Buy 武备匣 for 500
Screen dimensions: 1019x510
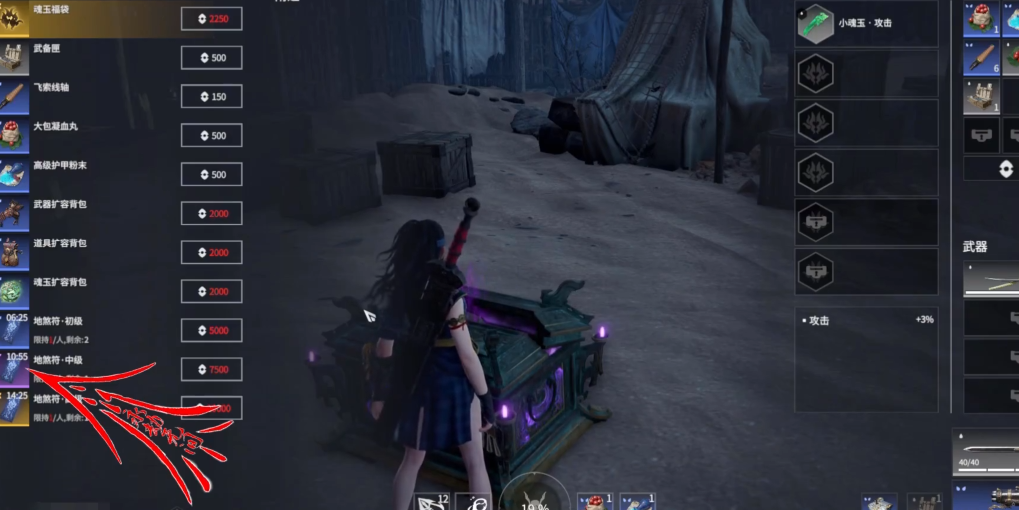[211, 58]
